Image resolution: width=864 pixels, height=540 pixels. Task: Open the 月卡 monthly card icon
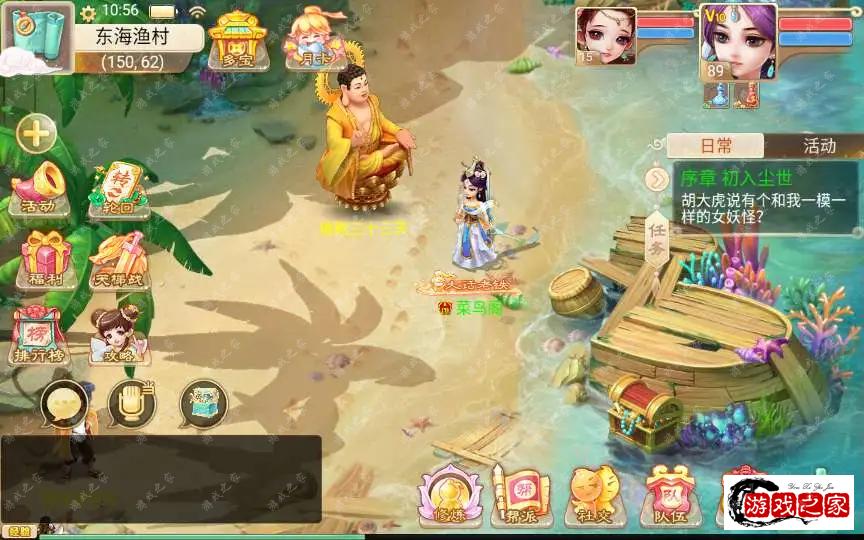click(x=309, y=38)
